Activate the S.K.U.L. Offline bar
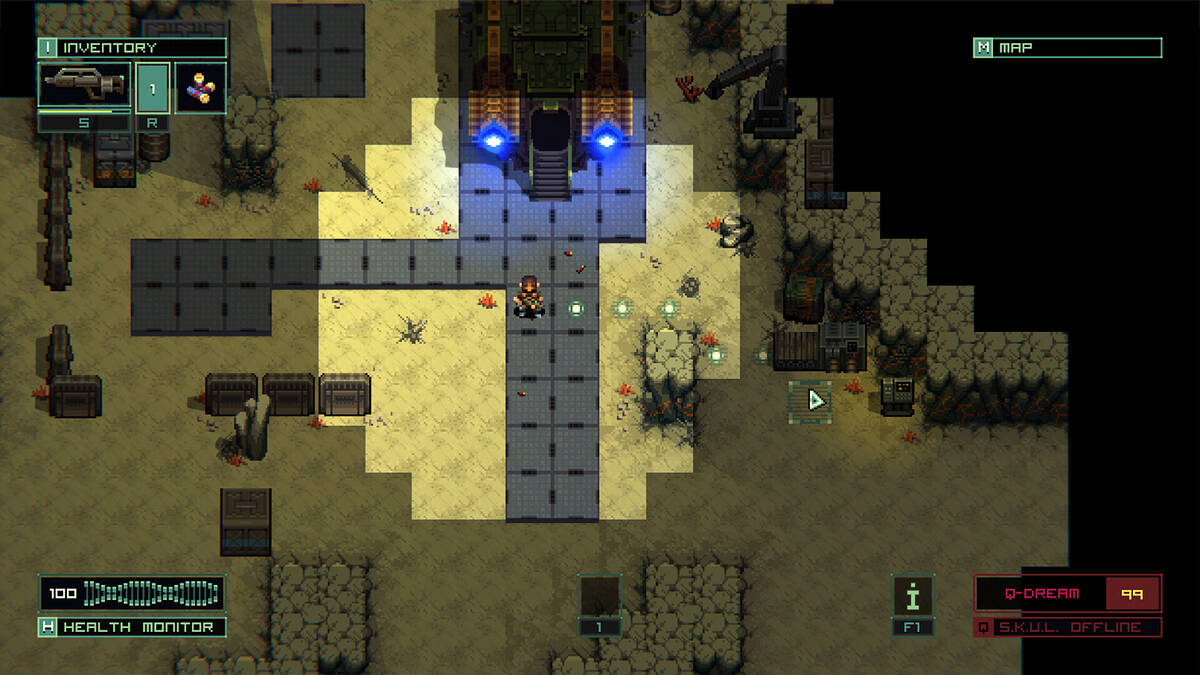This screenshot has width=1200, height=675. tap(1068, 627)
